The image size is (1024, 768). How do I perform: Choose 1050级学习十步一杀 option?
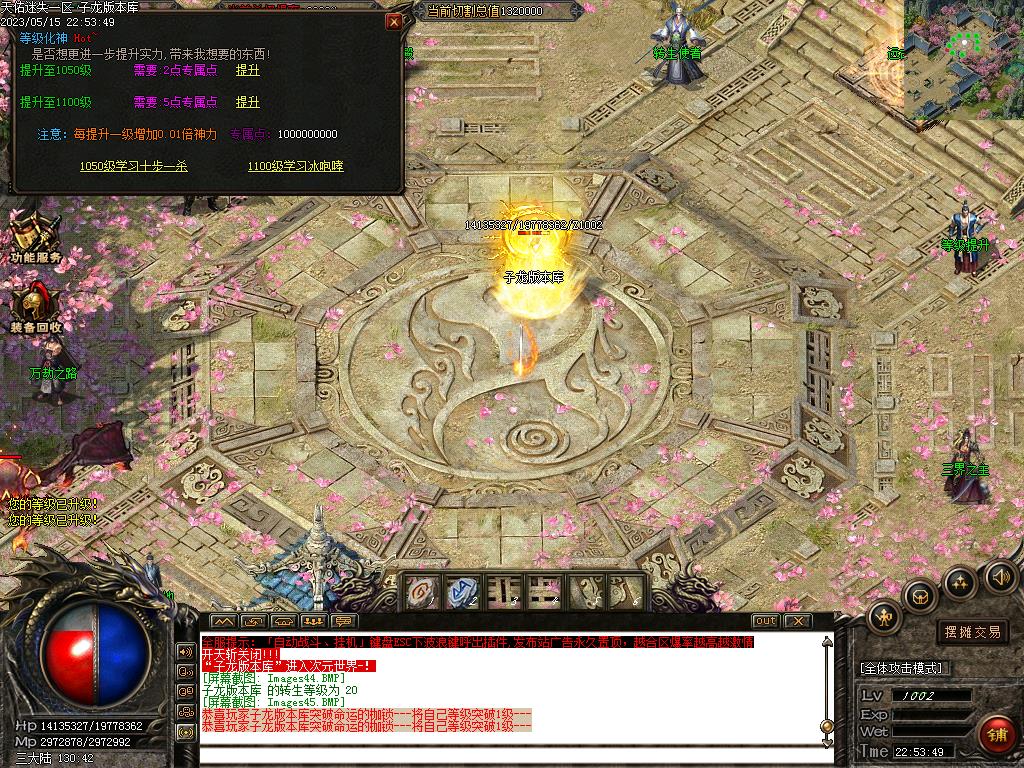coord(133,166)
